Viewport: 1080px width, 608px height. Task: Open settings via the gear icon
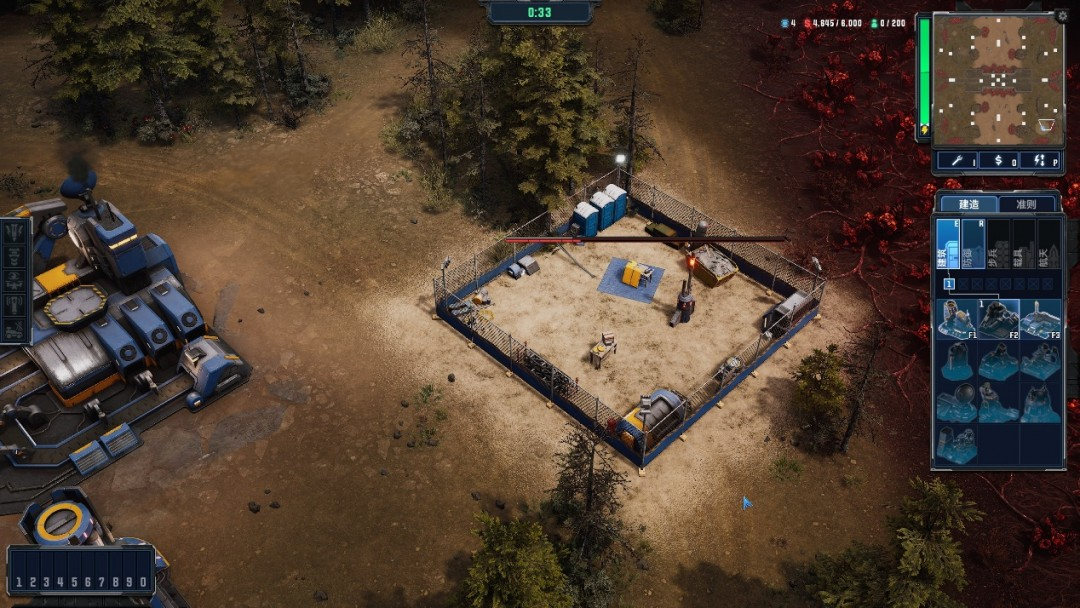[1061, 17]
